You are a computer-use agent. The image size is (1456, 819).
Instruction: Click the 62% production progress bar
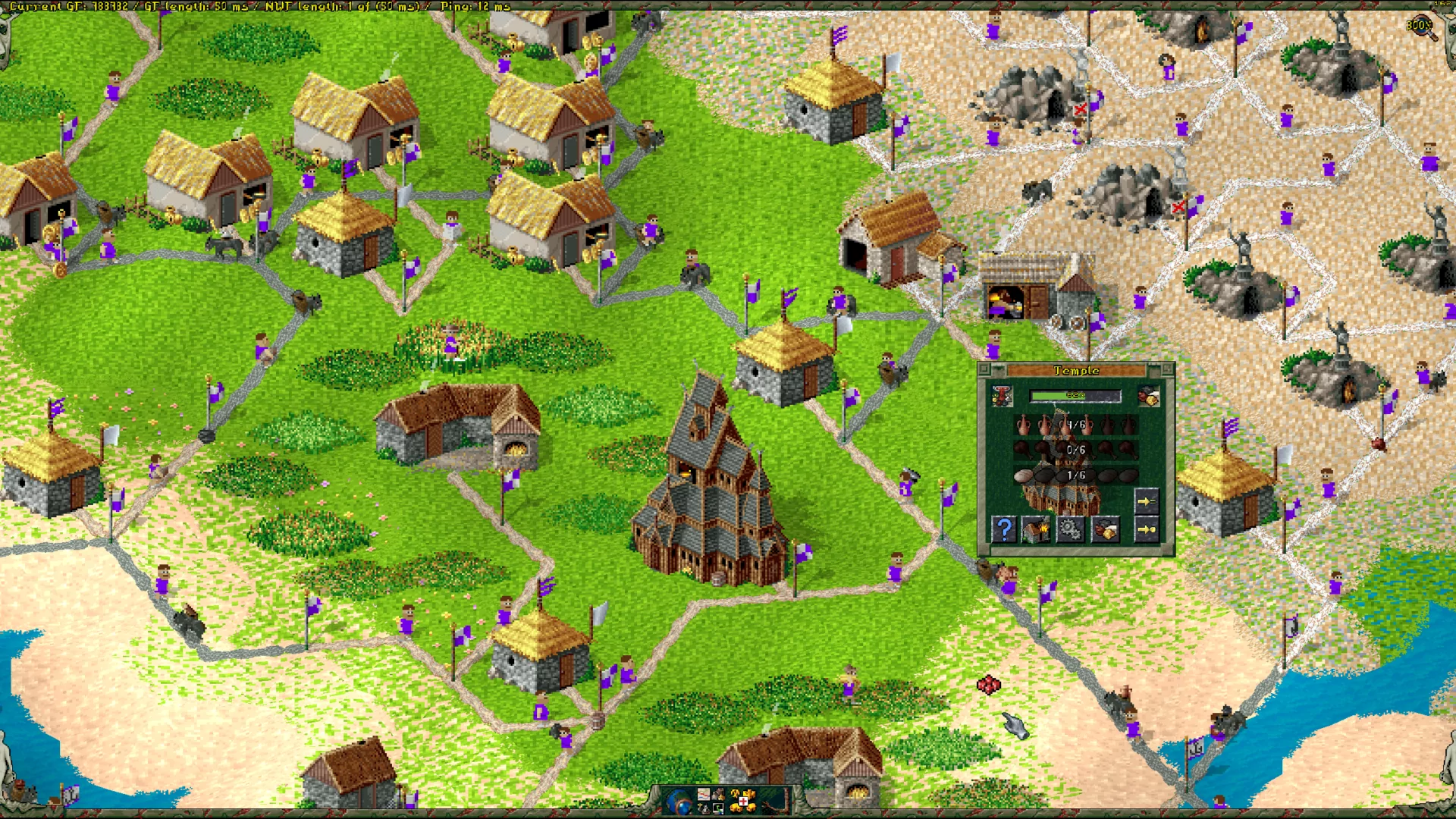point(1075,396)
